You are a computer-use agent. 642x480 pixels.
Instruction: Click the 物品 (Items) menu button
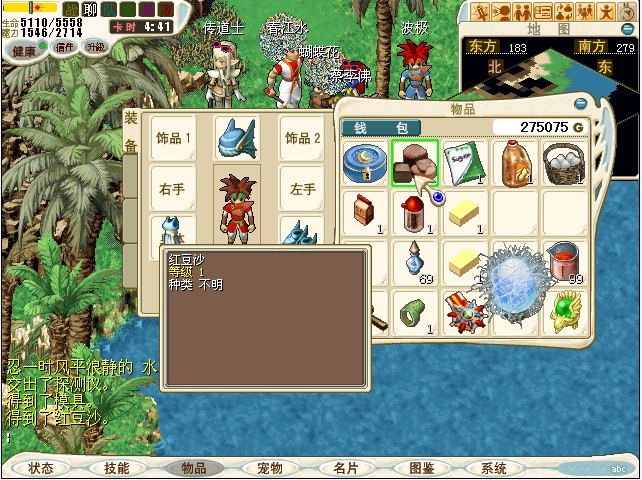click(x=192, y=467)
